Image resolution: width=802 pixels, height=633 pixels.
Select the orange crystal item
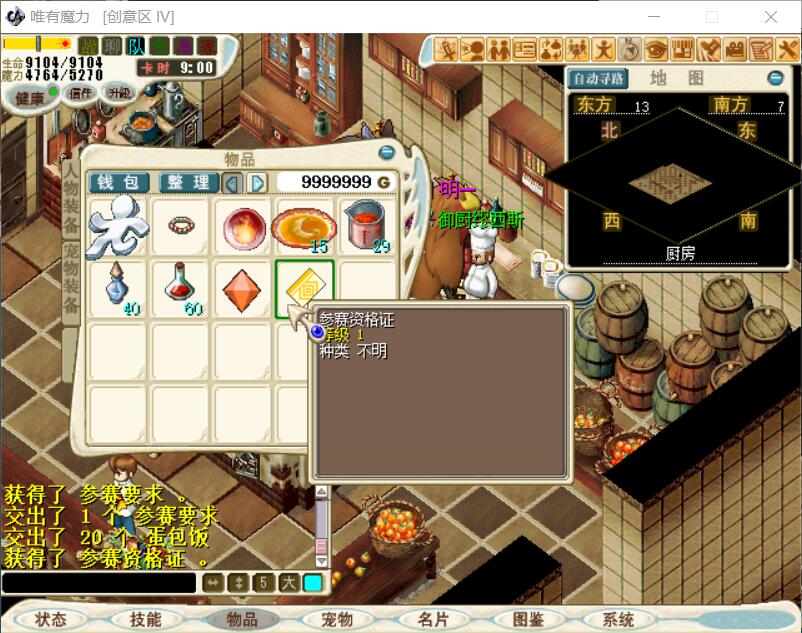click(242, 288)
